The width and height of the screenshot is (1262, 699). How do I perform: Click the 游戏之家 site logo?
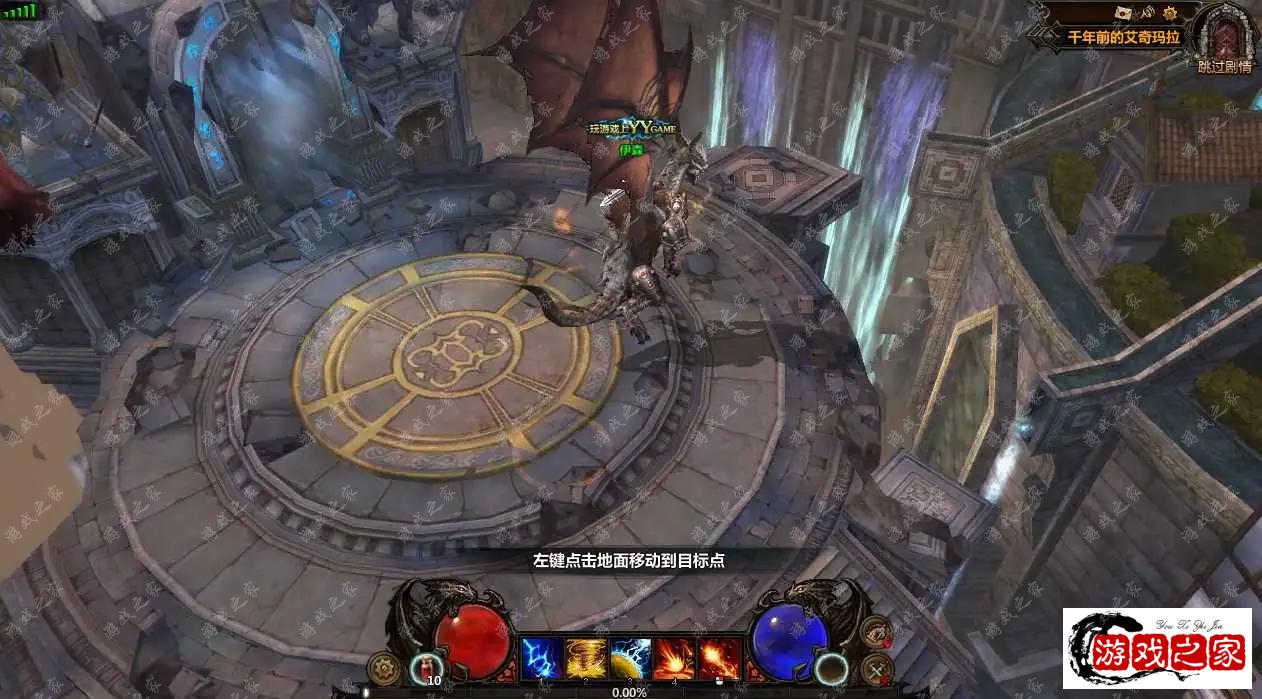[1157, 648]
